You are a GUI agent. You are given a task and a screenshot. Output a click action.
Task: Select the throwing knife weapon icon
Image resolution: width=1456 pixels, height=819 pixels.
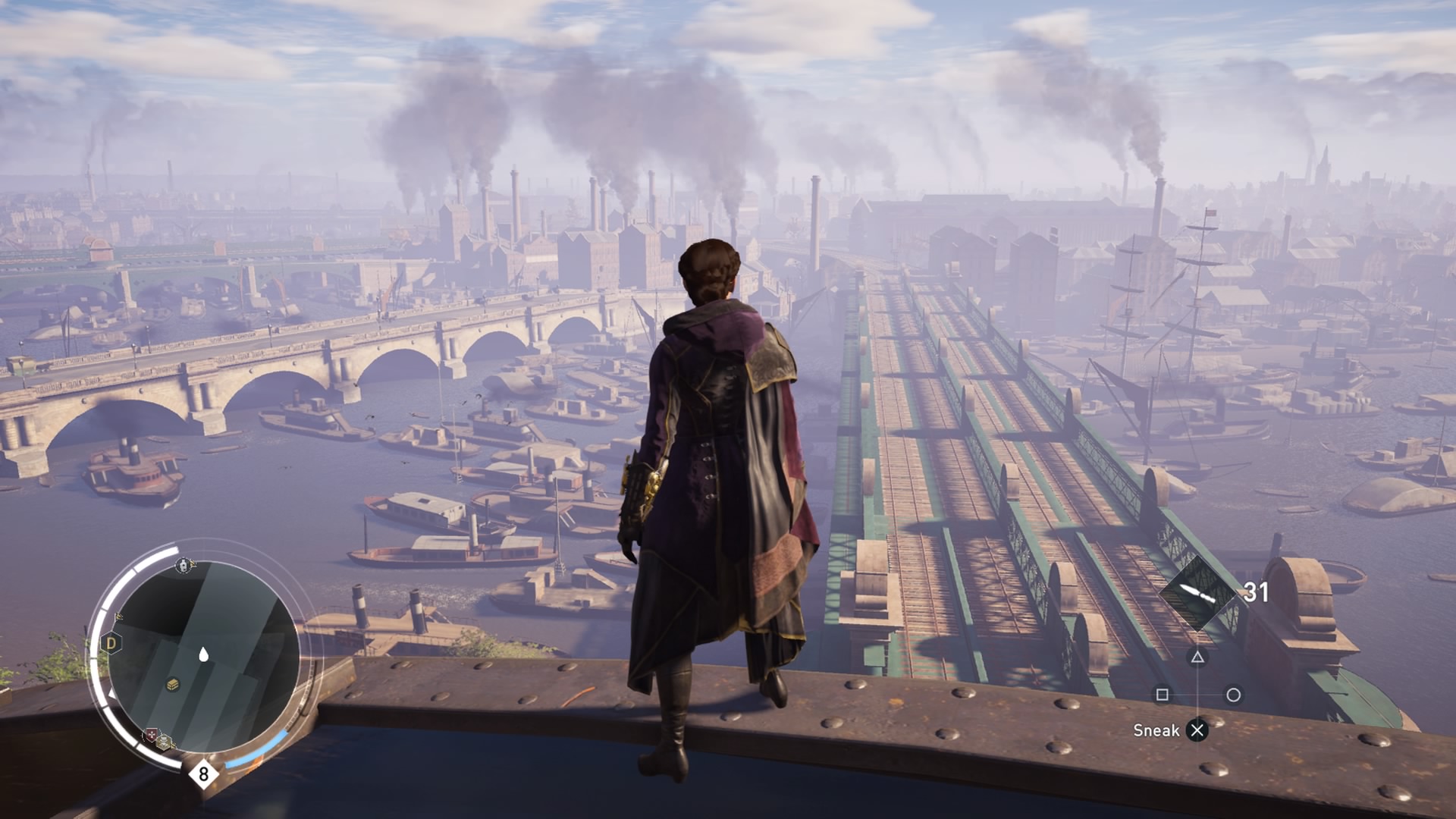pos(1197,592)
